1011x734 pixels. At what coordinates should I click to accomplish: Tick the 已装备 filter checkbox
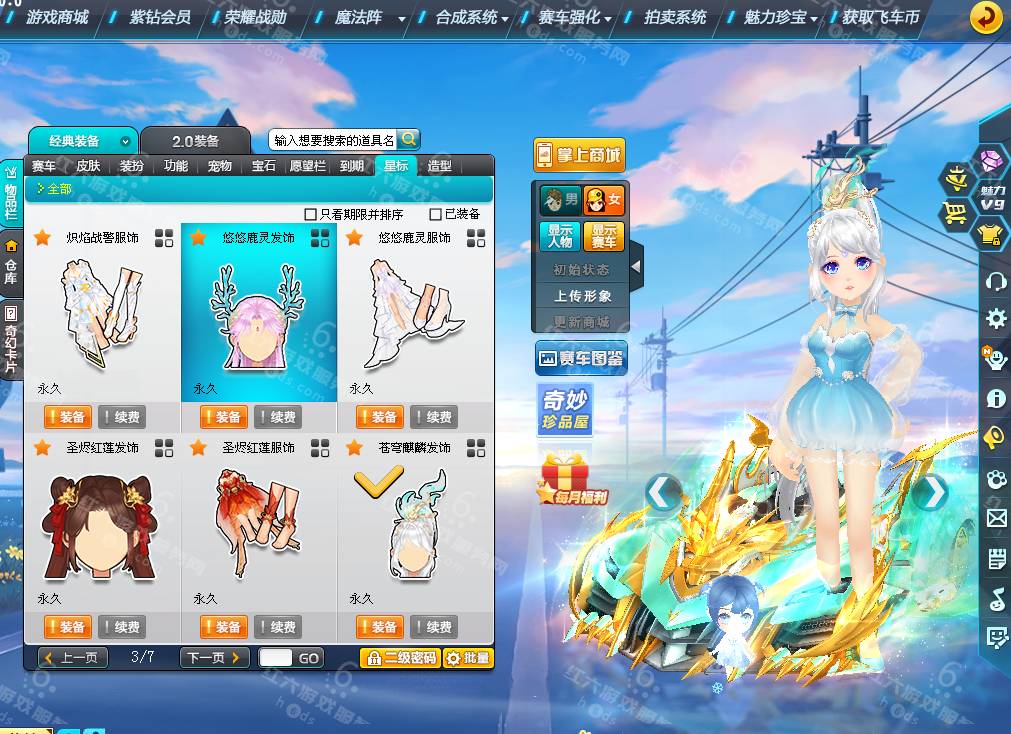pyautogui.click(x=435, y=214)
